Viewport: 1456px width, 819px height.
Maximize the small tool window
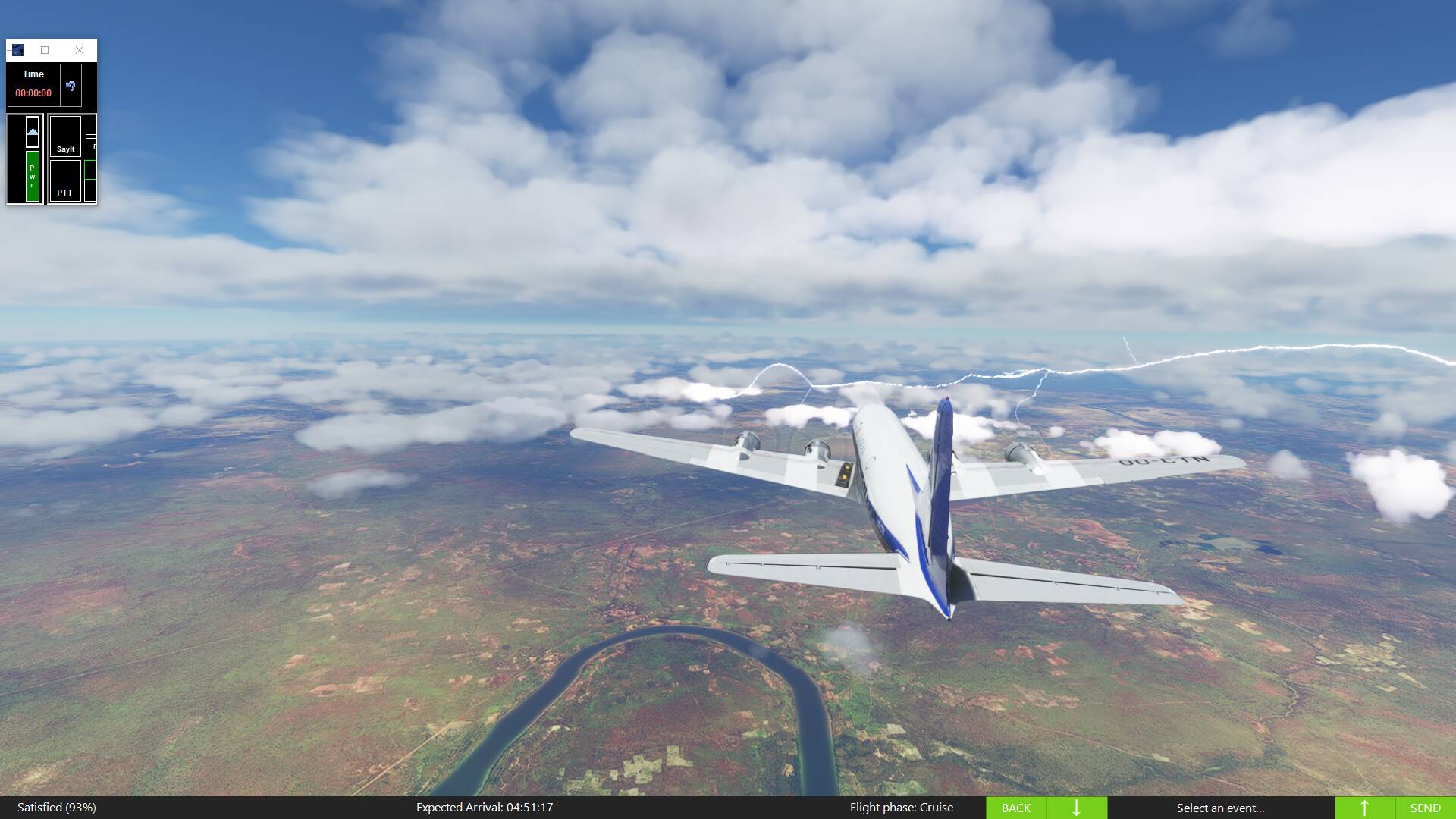[x=45, y=50]
